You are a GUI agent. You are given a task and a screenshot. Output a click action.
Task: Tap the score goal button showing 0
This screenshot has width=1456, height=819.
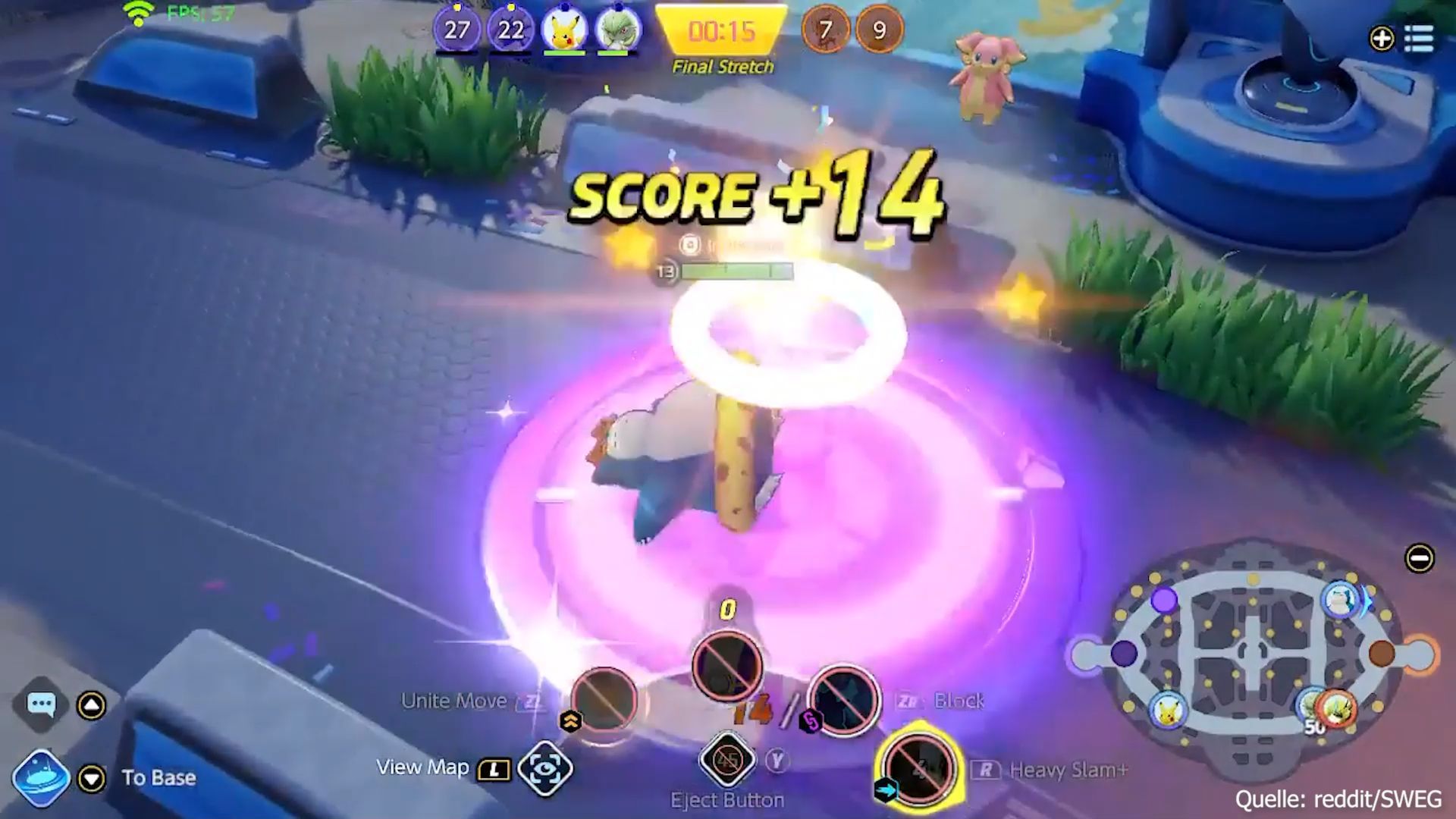726,665
